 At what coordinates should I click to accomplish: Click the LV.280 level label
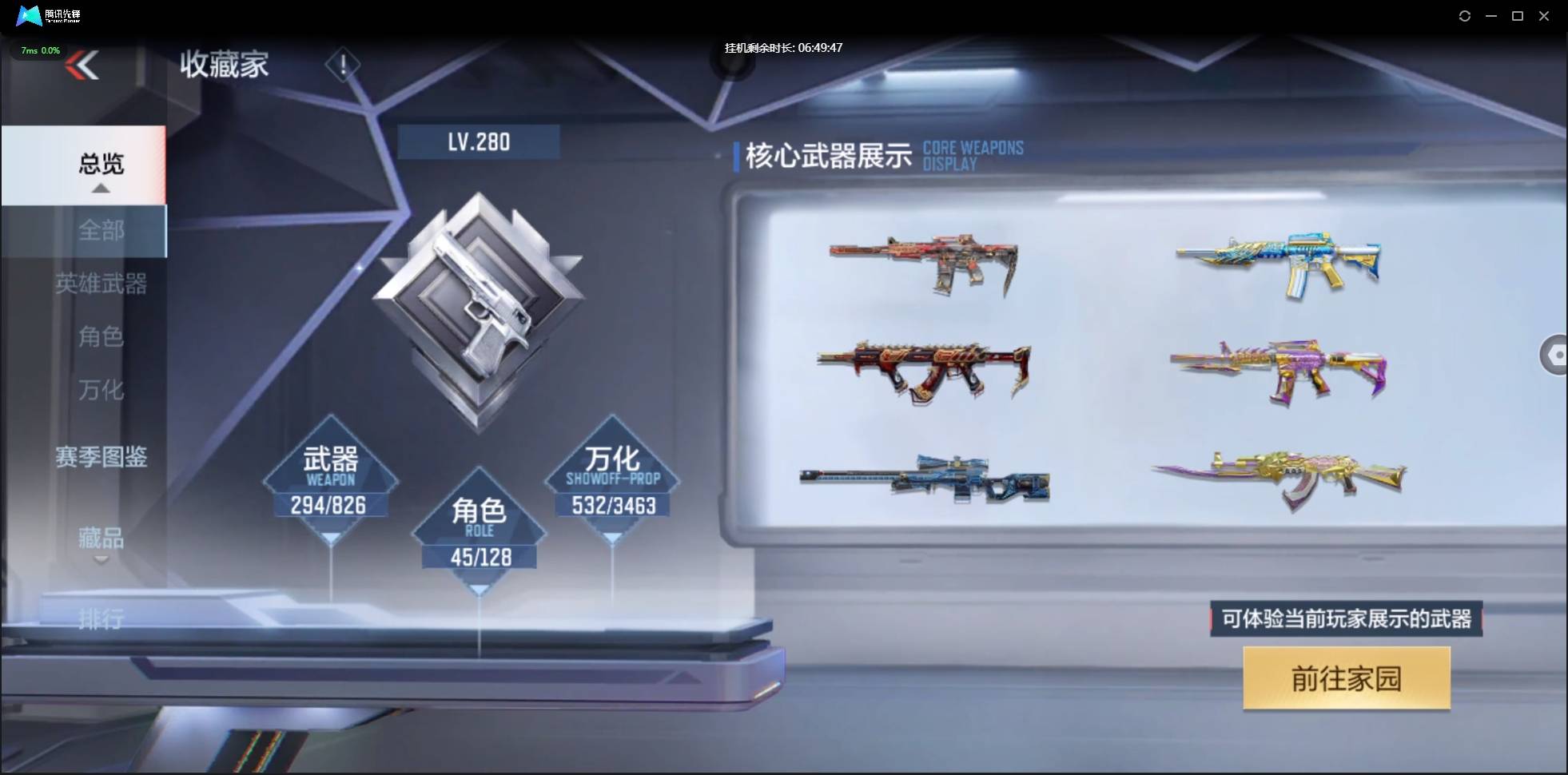pyautogui.click(x=479, y=141)
